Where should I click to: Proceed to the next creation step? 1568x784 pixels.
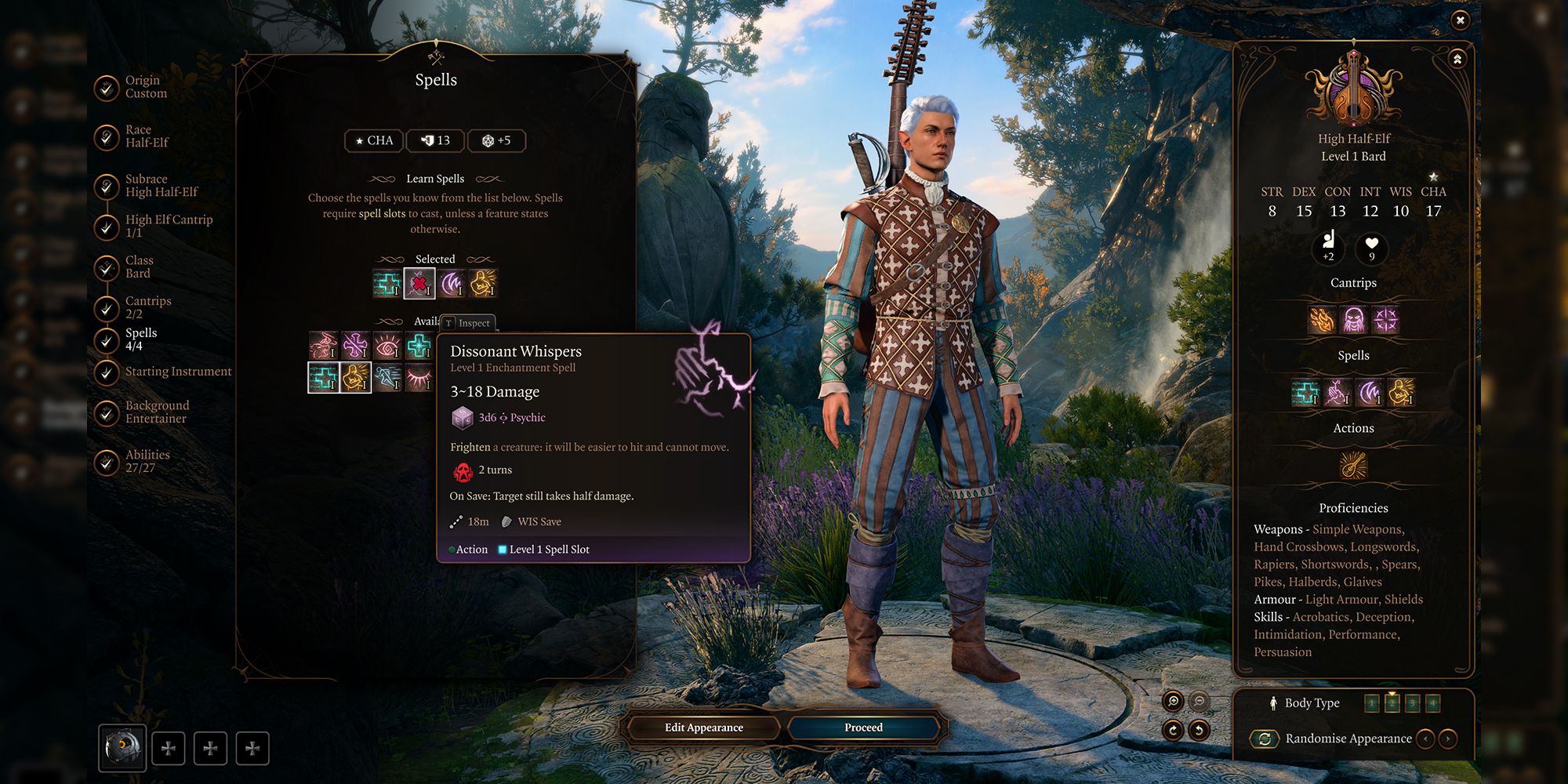pos(863,728)
